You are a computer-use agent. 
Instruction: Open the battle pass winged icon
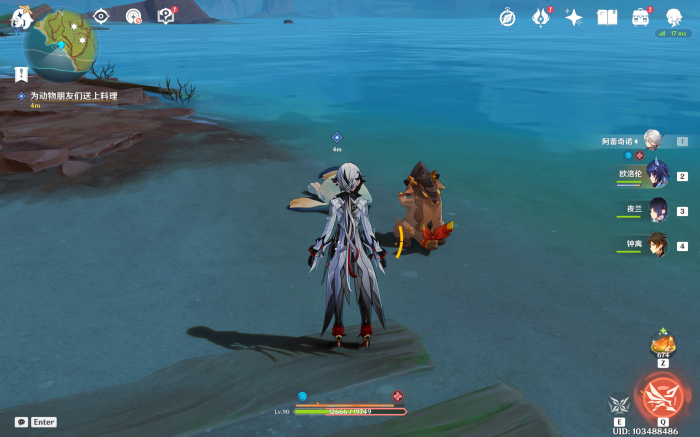click(540, 17)
